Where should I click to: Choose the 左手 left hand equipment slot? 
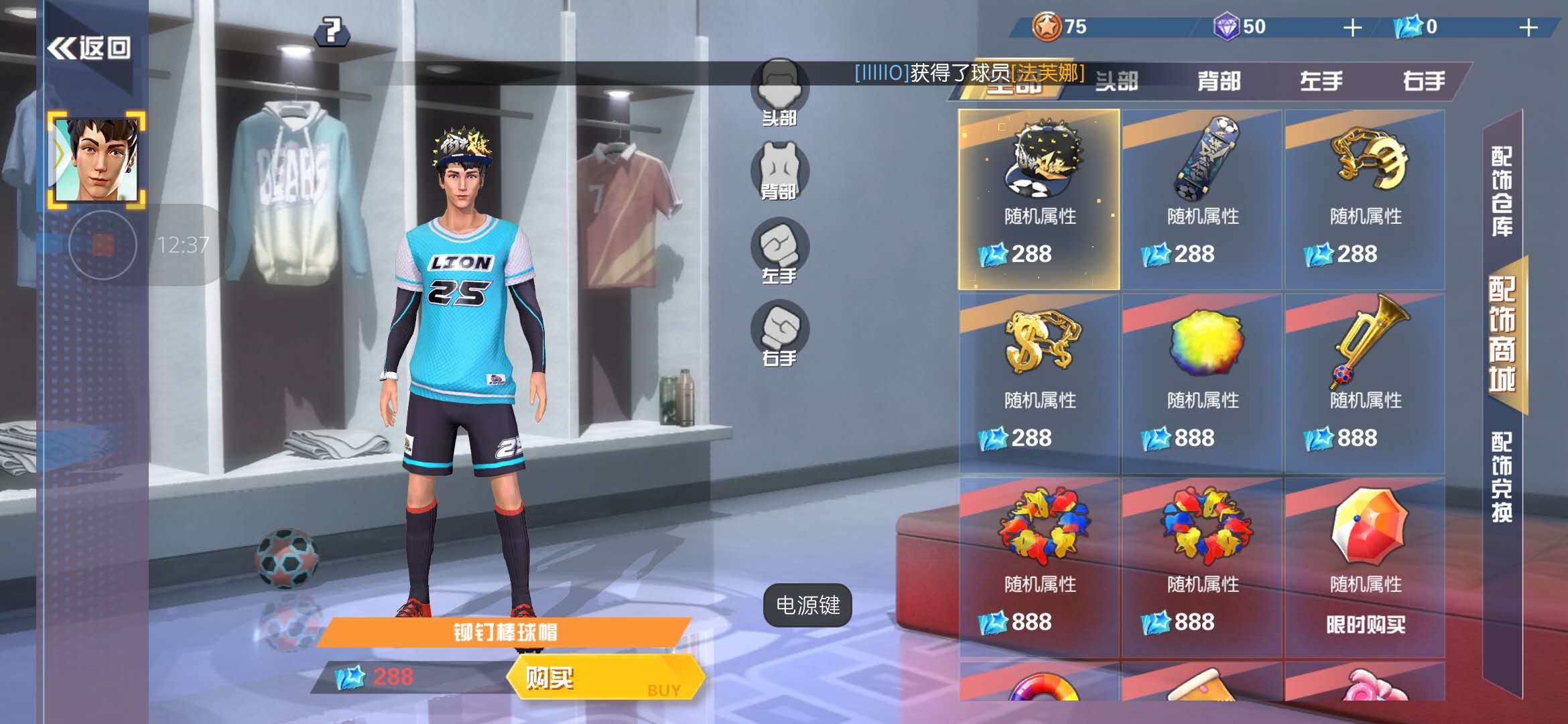[x=779, y=251]
